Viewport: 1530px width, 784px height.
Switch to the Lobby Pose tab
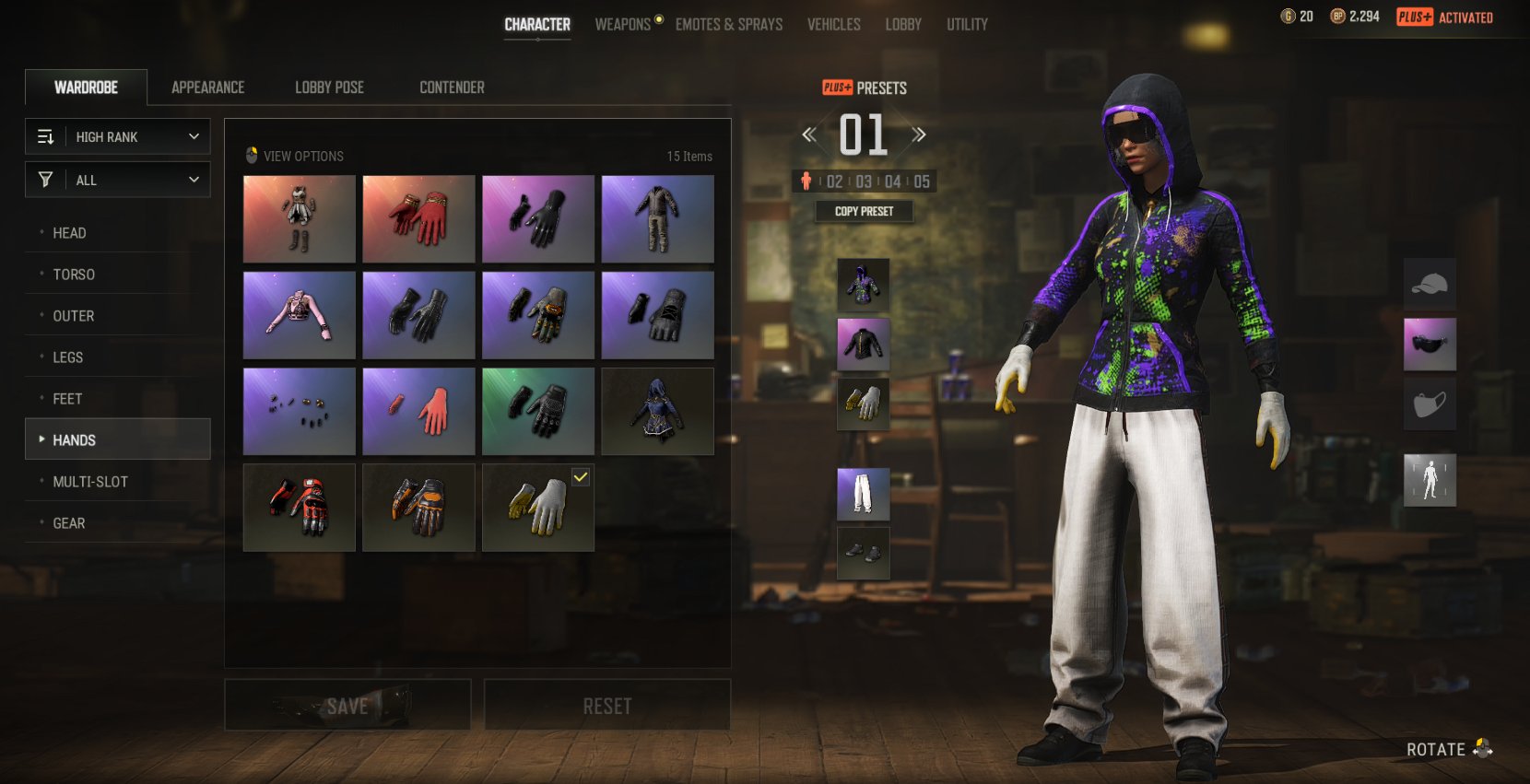(x=329, y=88)
